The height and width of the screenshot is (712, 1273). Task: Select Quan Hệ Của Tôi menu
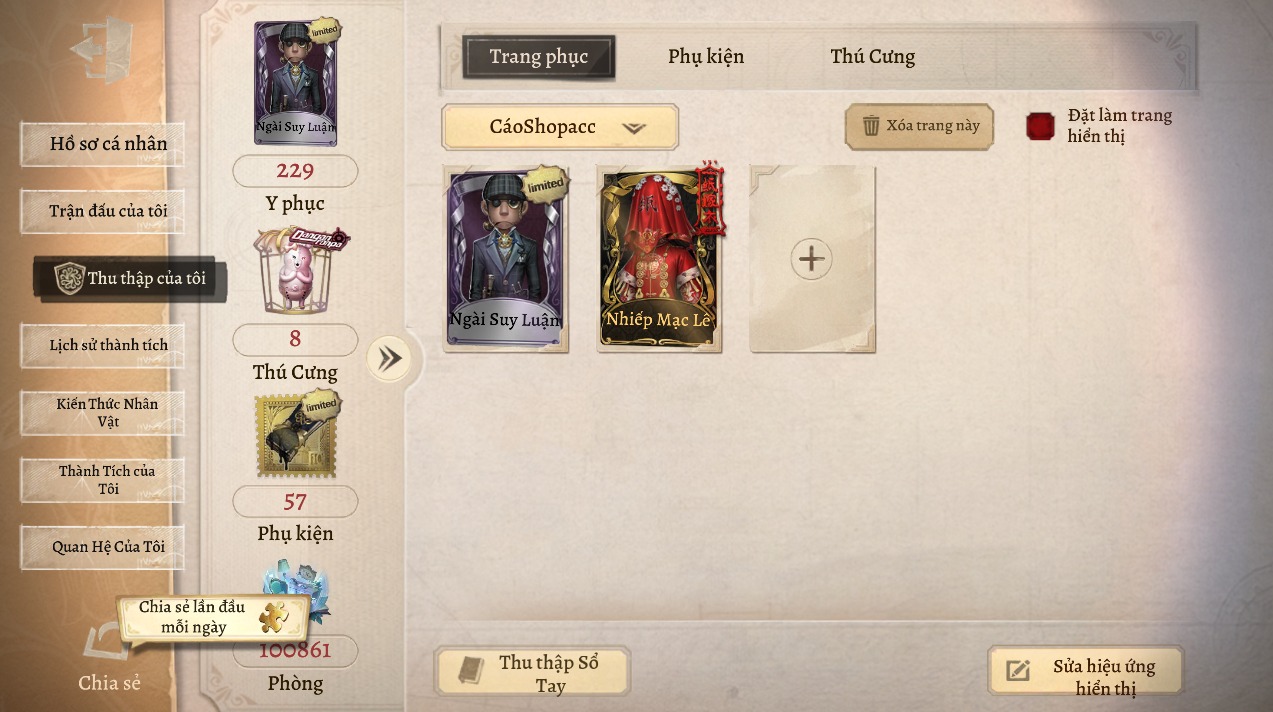[x=103, y=547]
